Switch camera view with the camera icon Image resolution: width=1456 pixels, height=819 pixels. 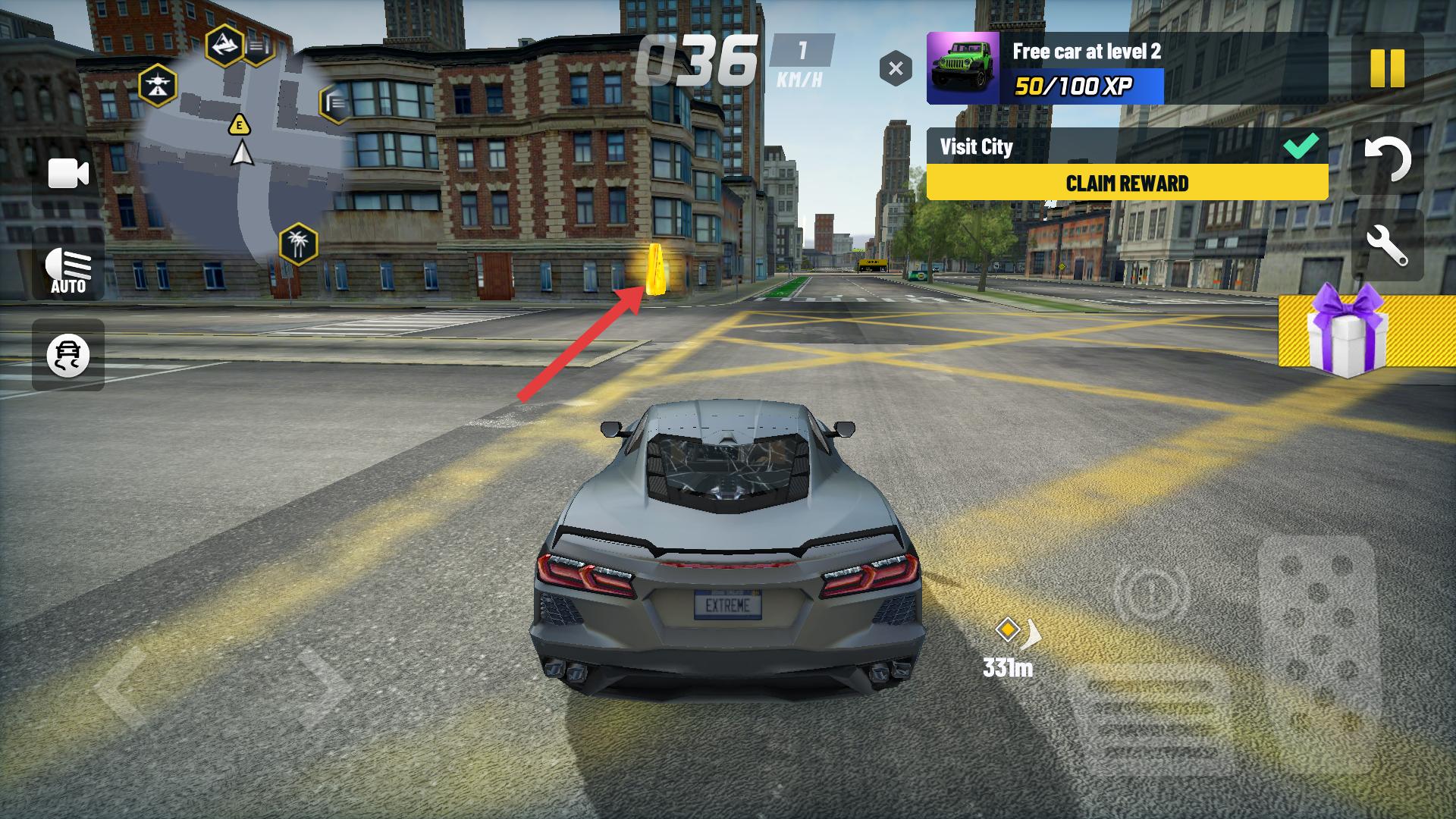tap(68, 174)
